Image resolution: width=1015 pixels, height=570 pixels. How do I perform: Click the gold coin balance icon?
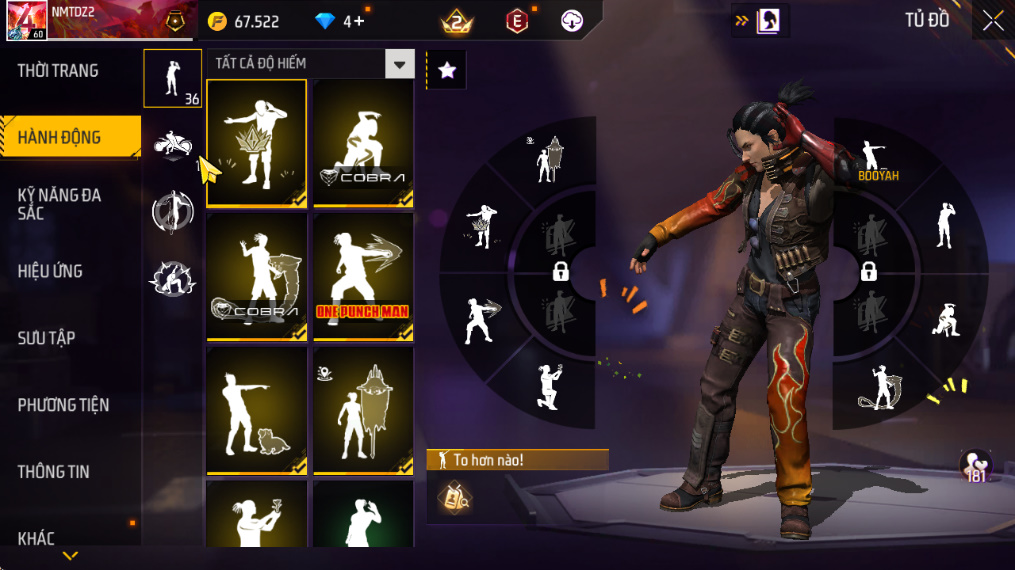(x=217, y=21)
